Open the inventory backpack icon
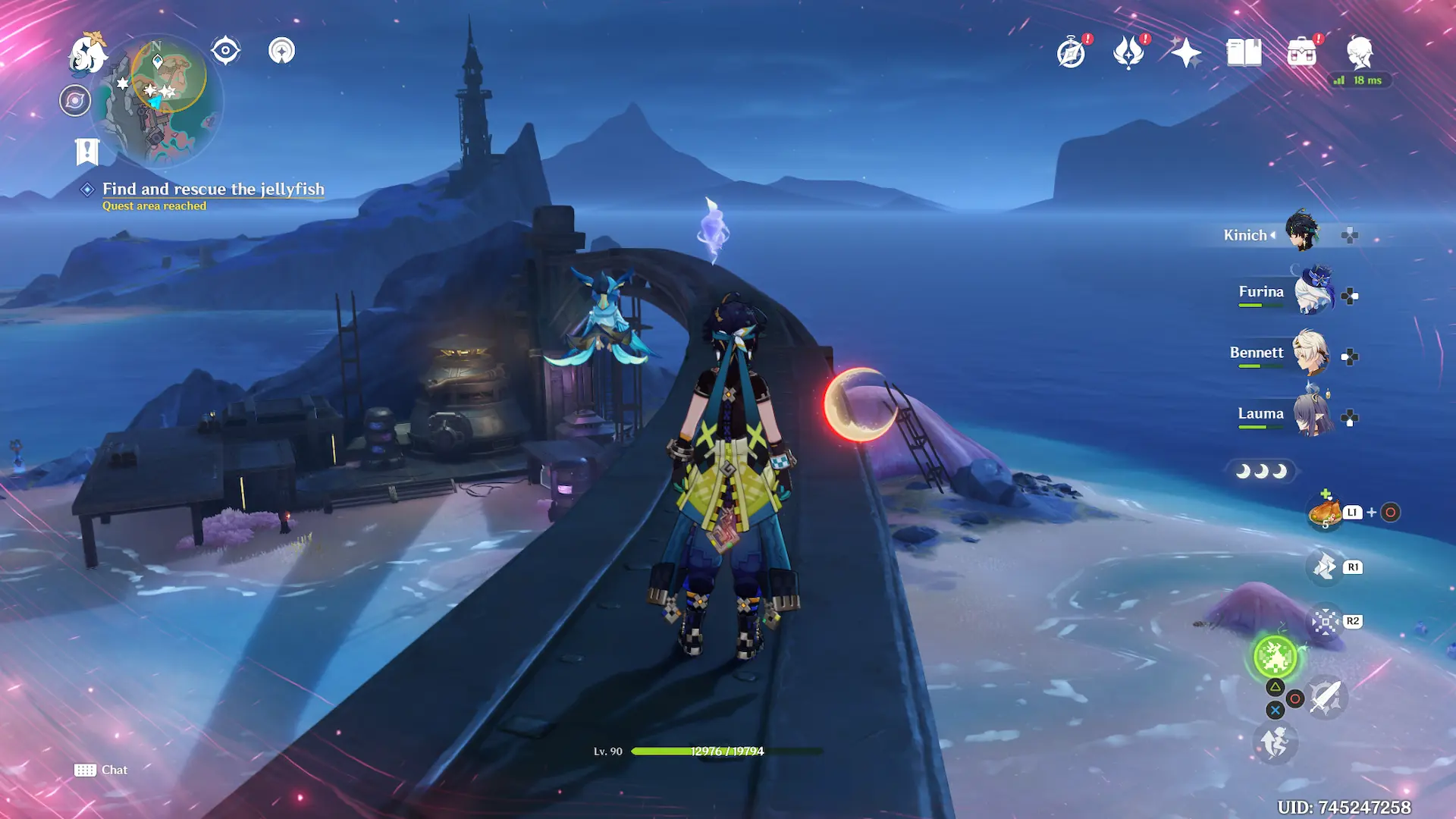The width and height of the screenshot is (1456, 819). point(1302,53)
